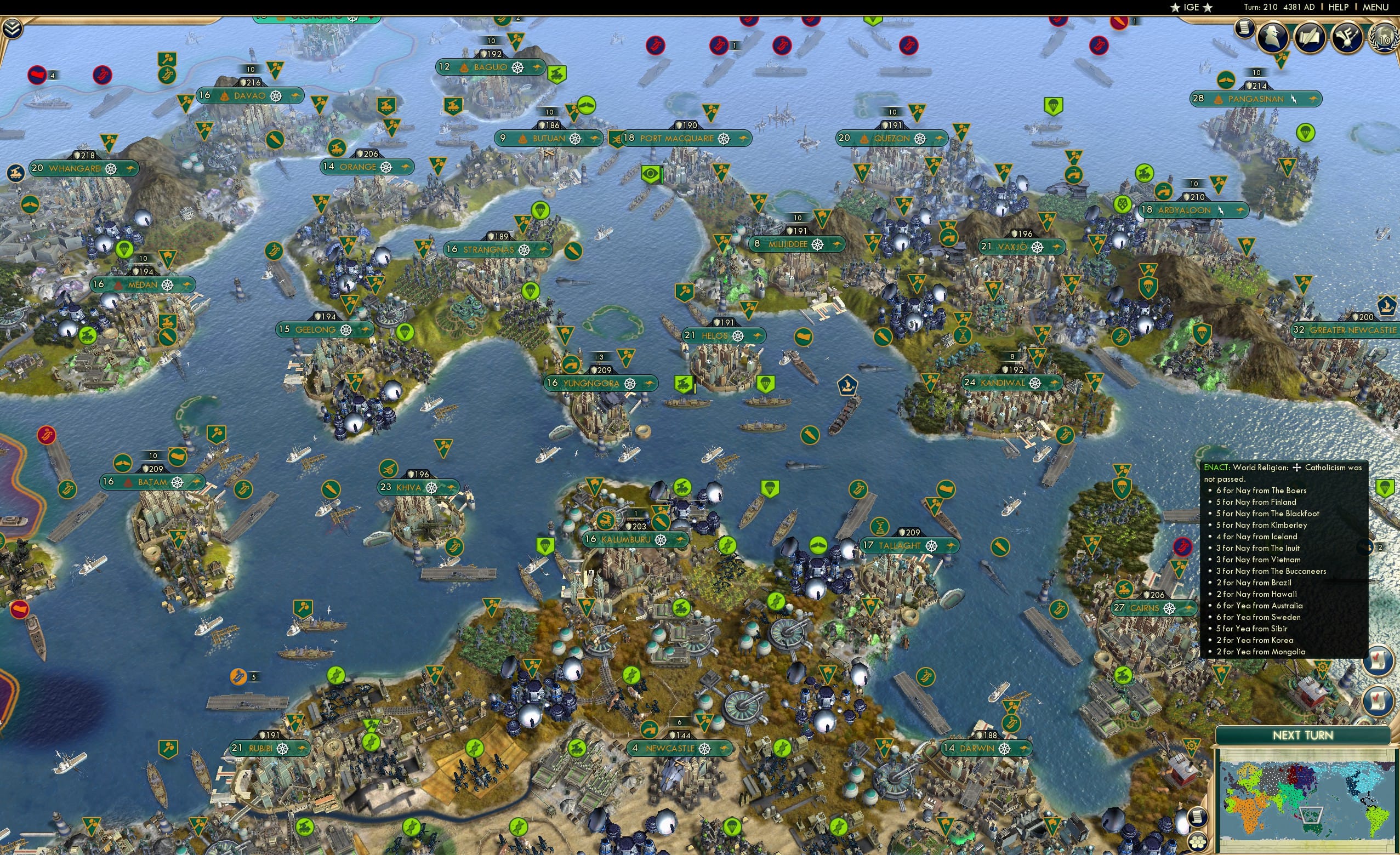Select the green parachute unit flag near Greater Newcastle
Image resolution: width=1400 pixels, height=855 pixels.
(x=1202, y=334)
